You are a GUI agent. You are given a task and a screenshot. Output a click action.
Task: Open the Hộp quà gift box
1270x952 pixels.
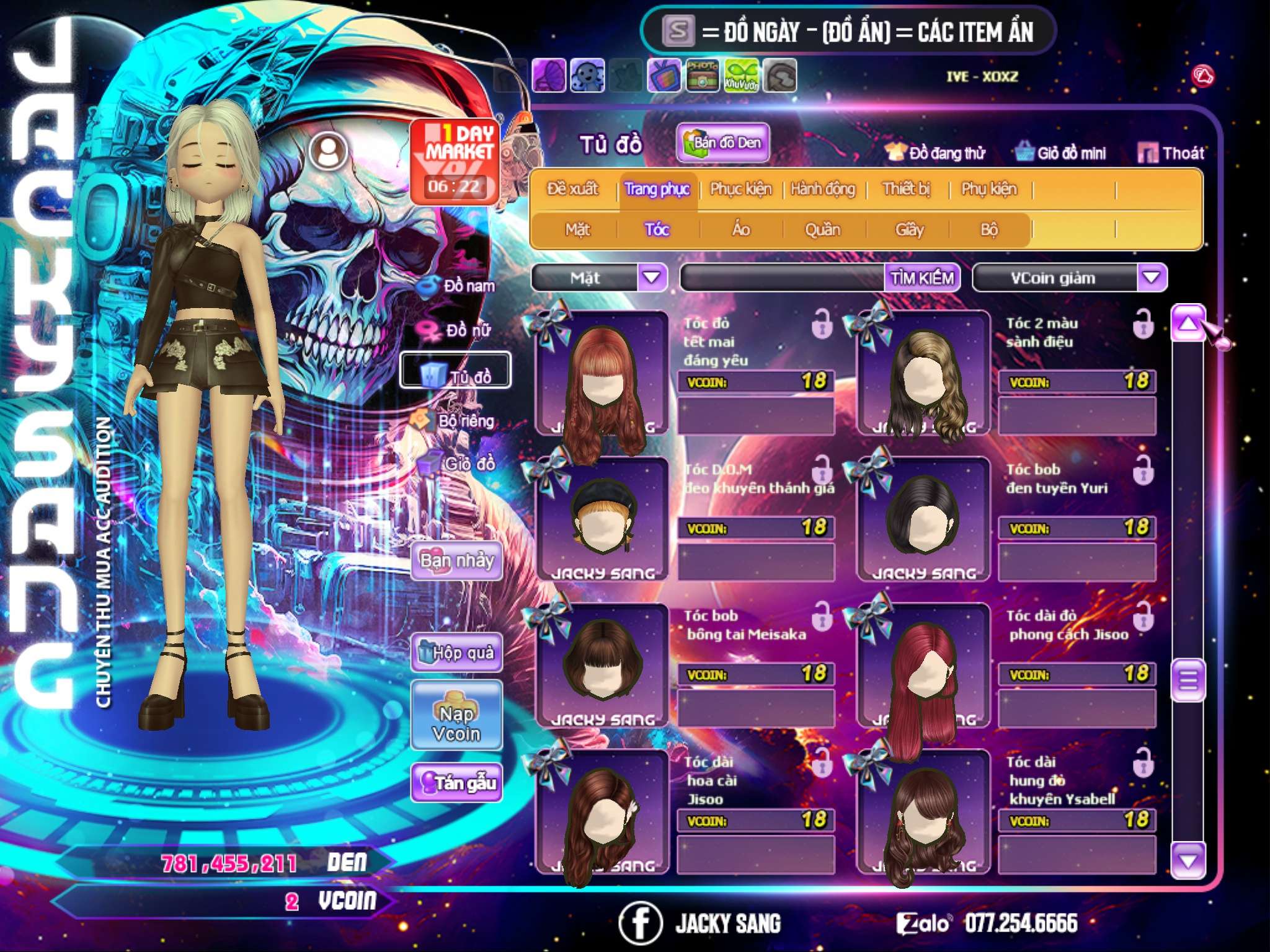coord(457,652)
